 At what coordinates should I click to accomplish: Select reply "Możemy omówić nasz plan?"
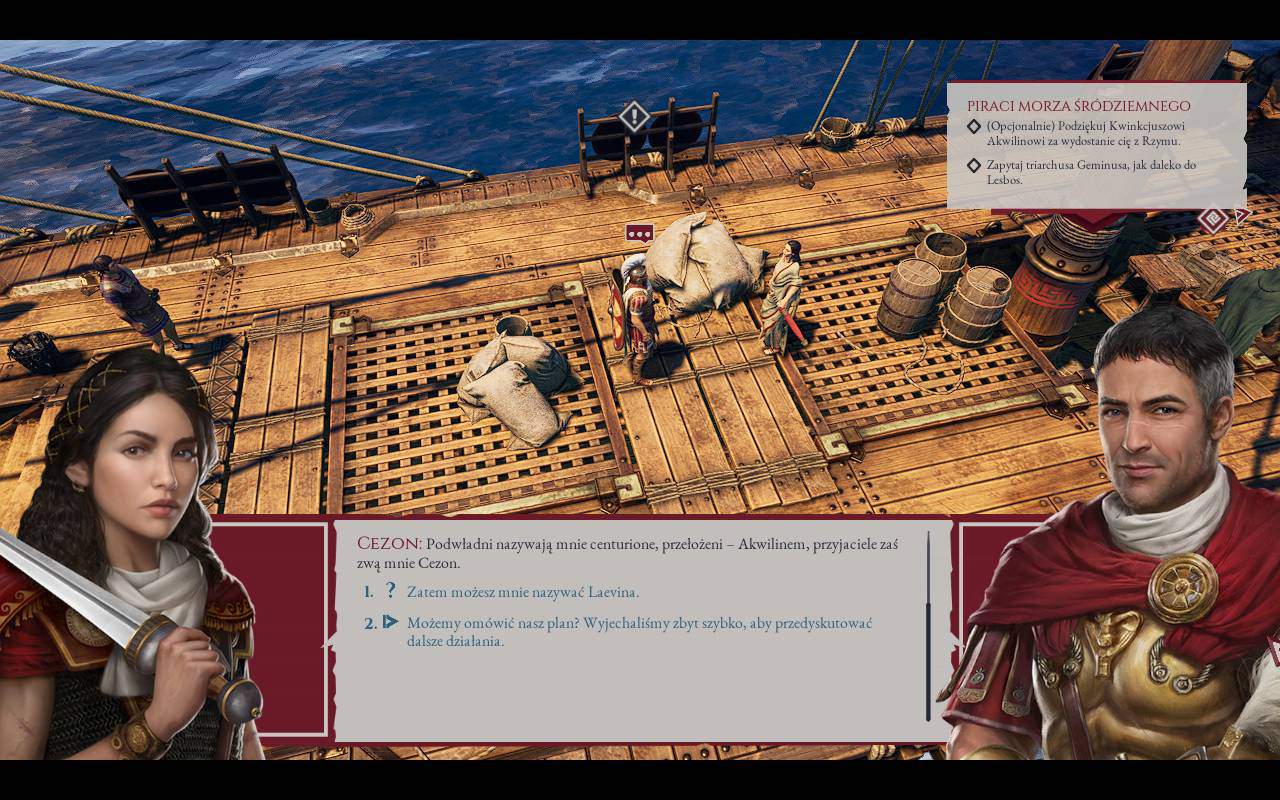tap(638, 631)
